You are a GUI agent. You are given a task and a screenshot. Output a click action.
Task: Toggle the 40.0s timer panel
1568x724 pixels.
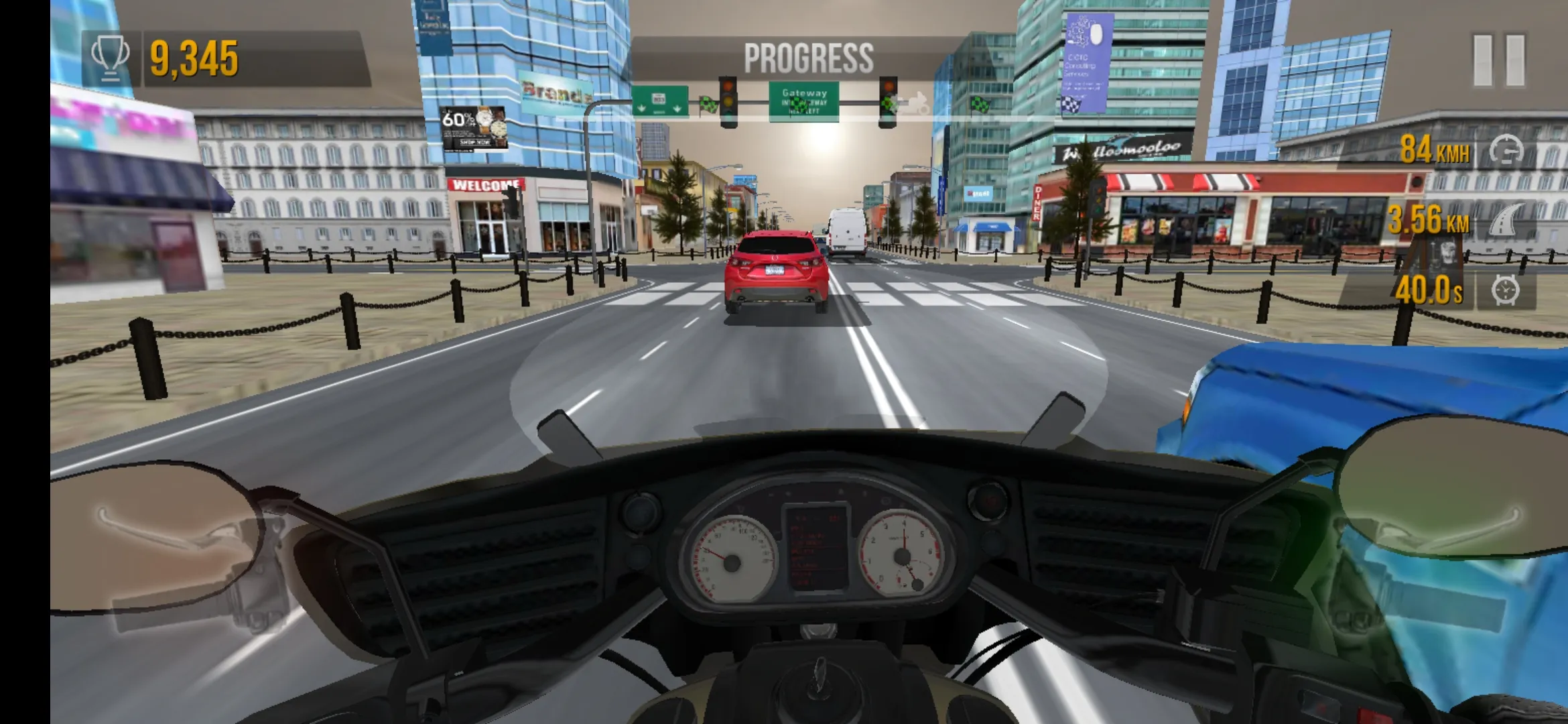point(1429,289)
